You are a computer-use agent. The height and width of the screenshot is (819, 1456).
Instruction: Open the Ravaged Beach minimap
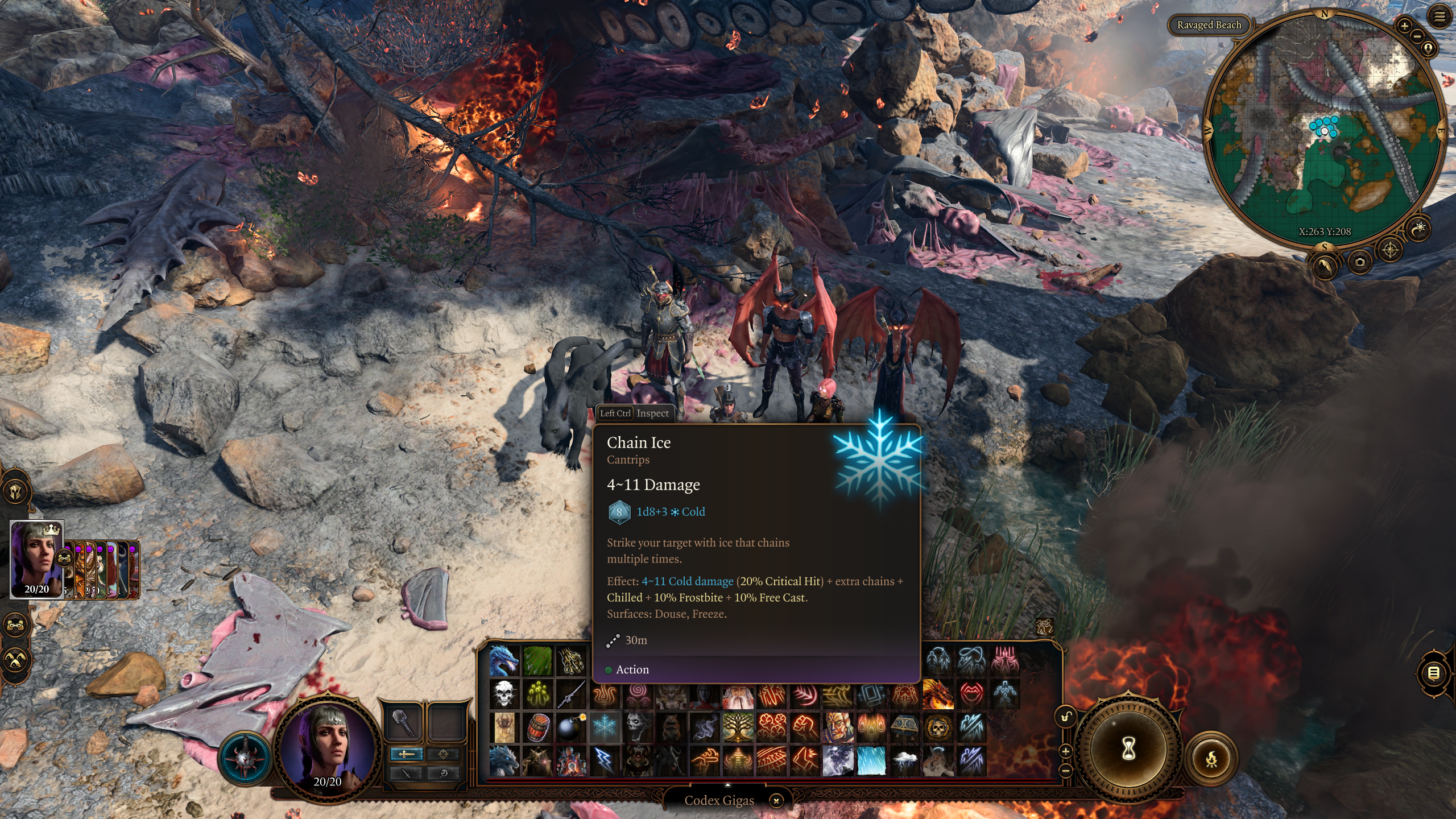pos(1209,25)
